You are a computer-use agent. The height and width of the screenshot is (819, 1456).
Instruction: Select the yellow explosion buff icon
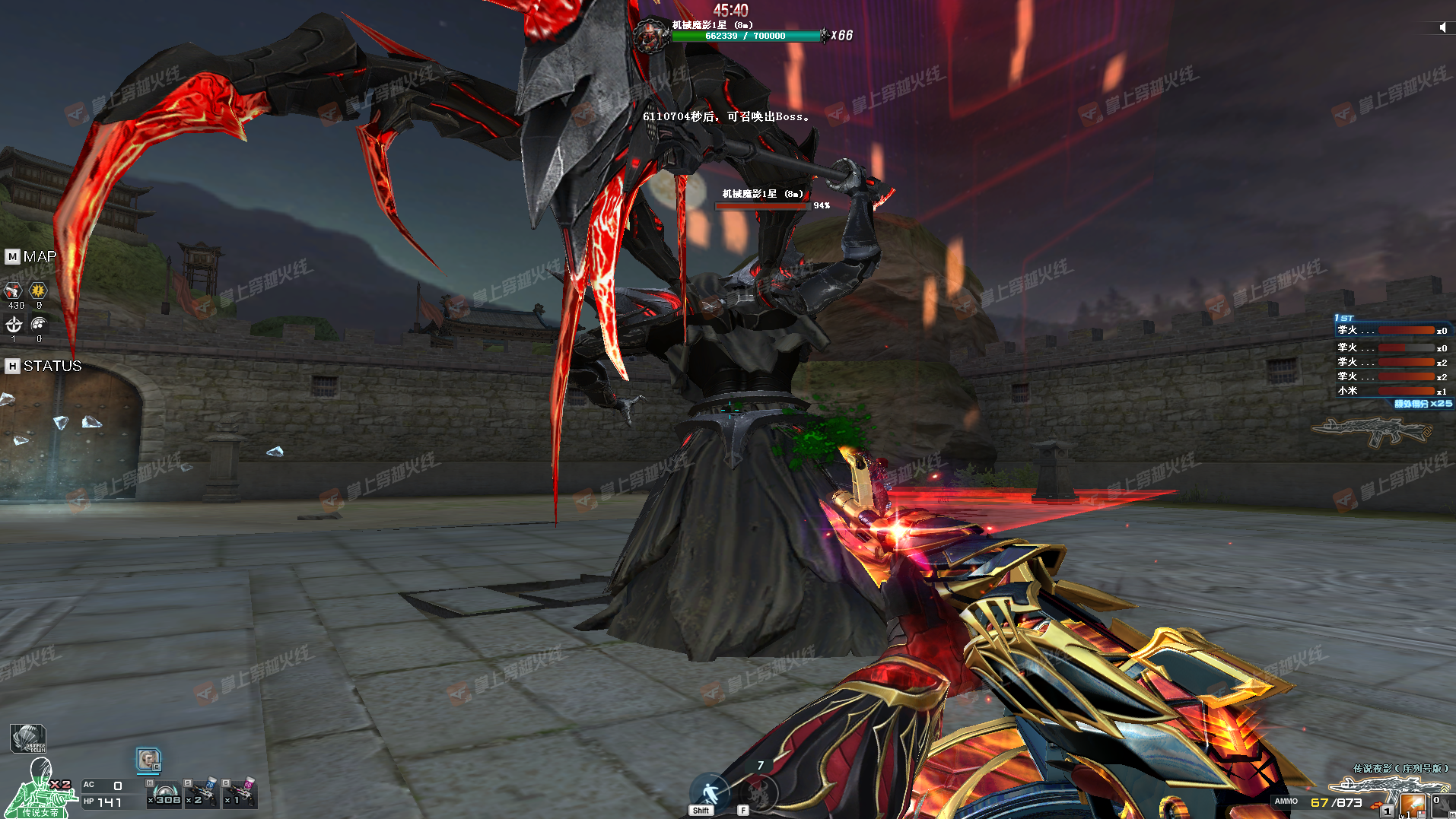tap(38, 291)
